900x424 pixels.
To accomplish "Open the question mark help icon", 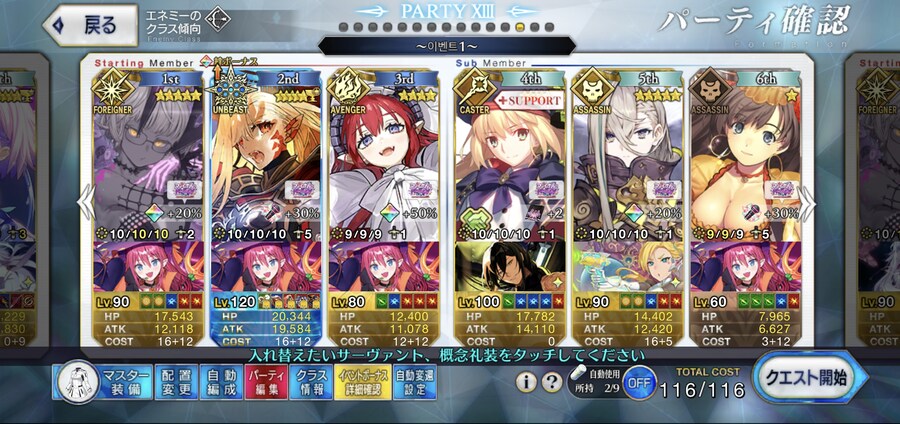I will (x=551, y=382).
